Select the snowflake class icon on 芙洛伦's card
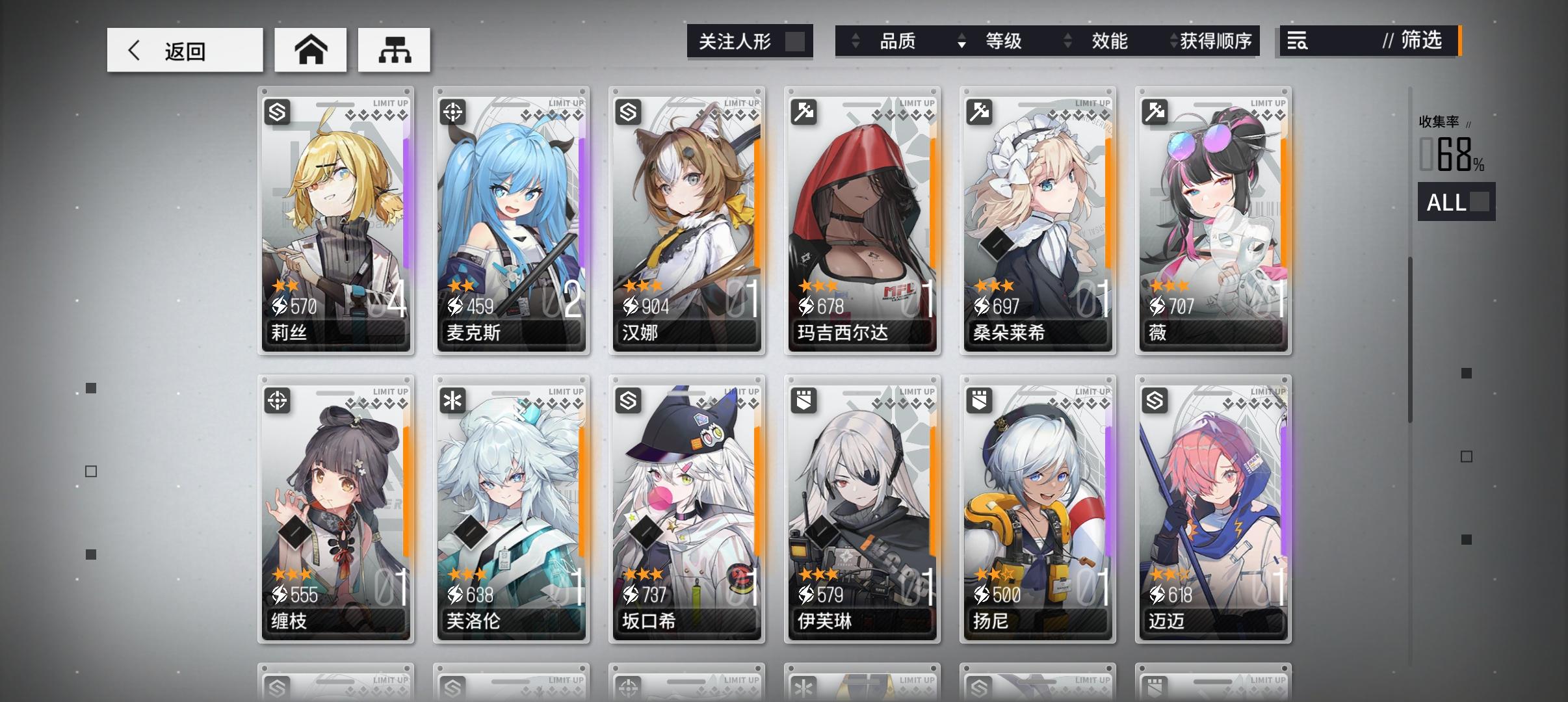The image size is (1568, 702). click(x=453, y=401)
